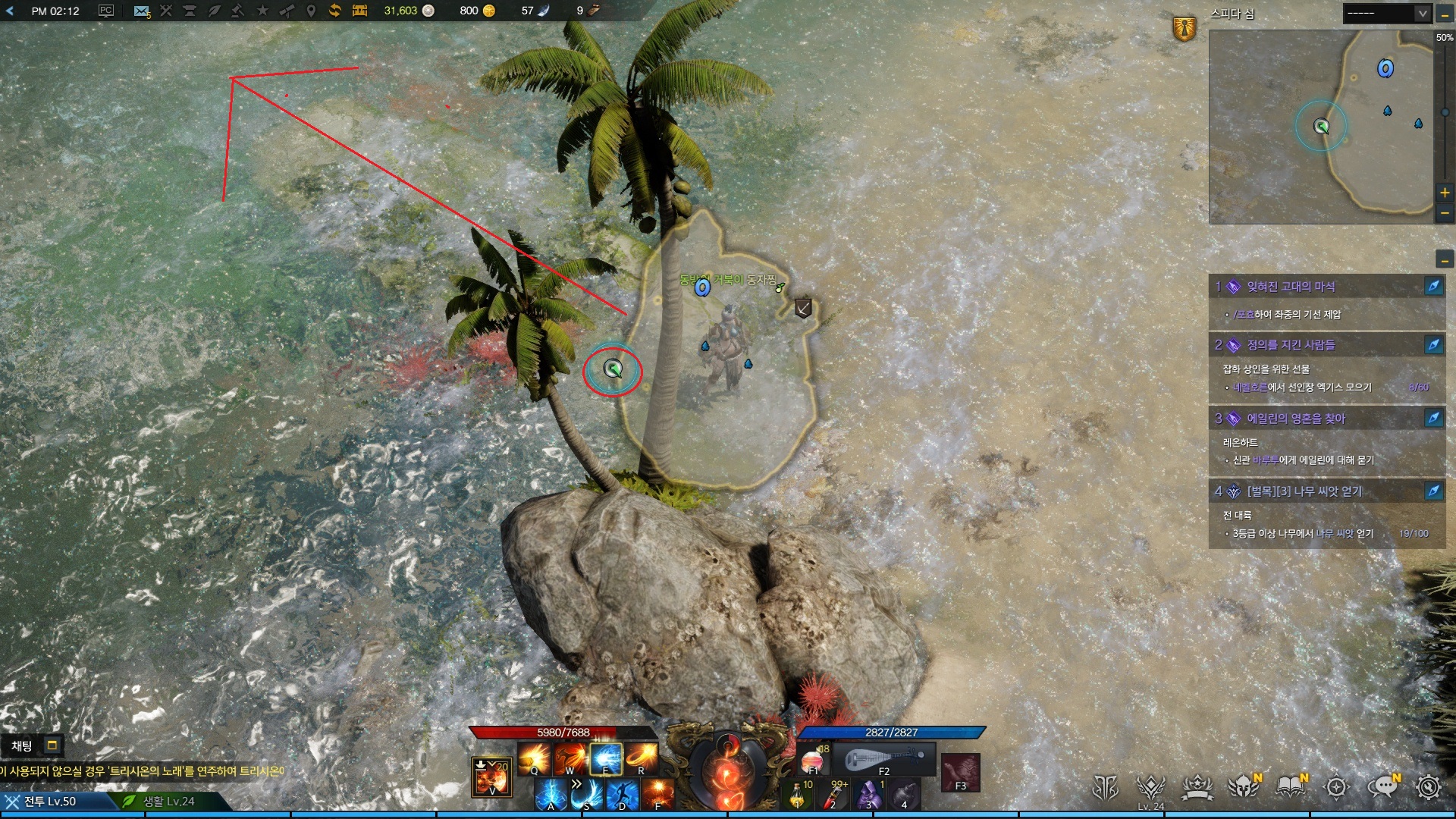Click the orange swap arrows icon
Screen dimensions: 1456x819
pyautogui.click(x=334, y=11)
